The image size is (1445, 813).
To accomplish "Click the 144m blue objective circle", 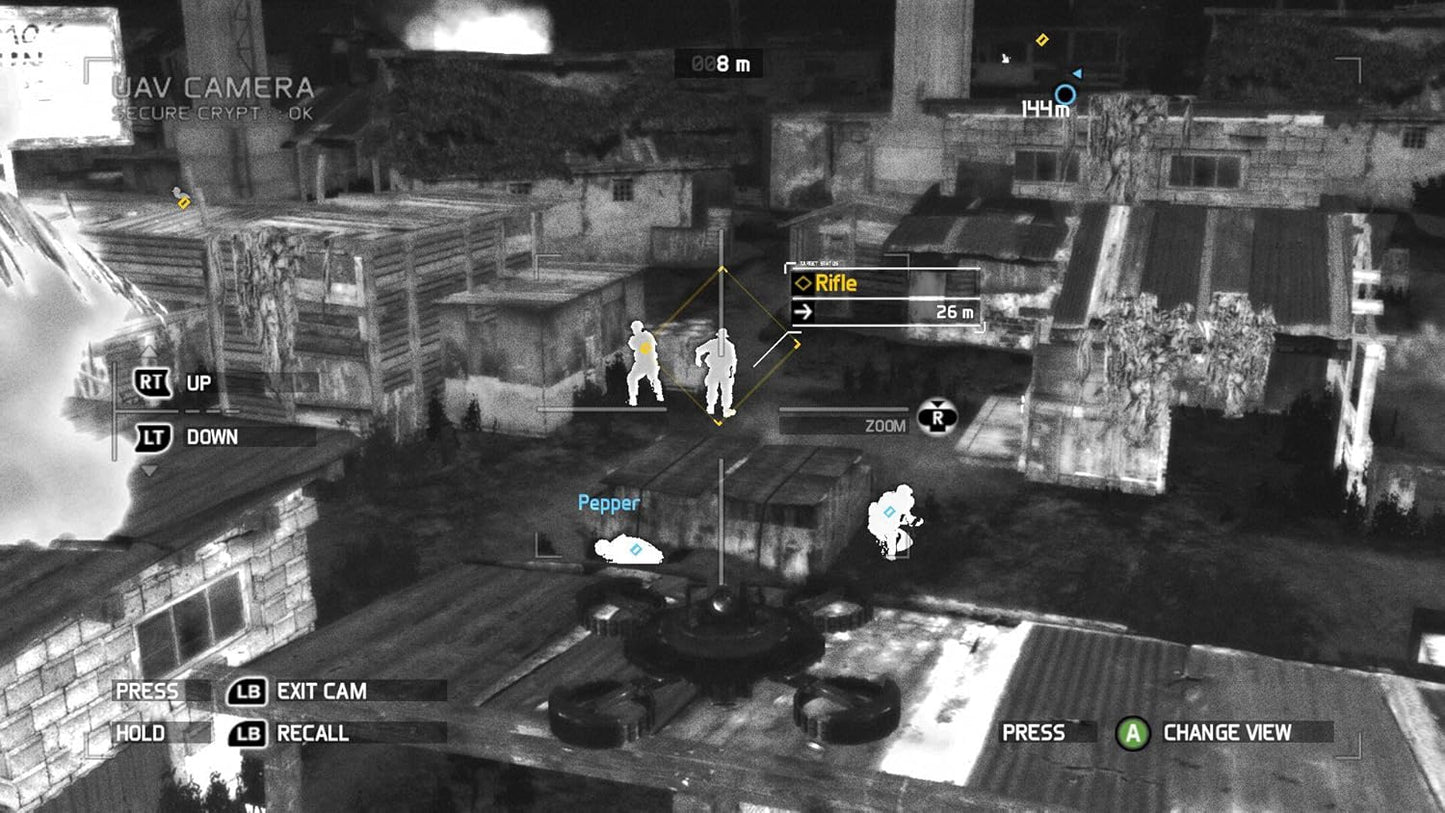I will tap(1064, 92).
